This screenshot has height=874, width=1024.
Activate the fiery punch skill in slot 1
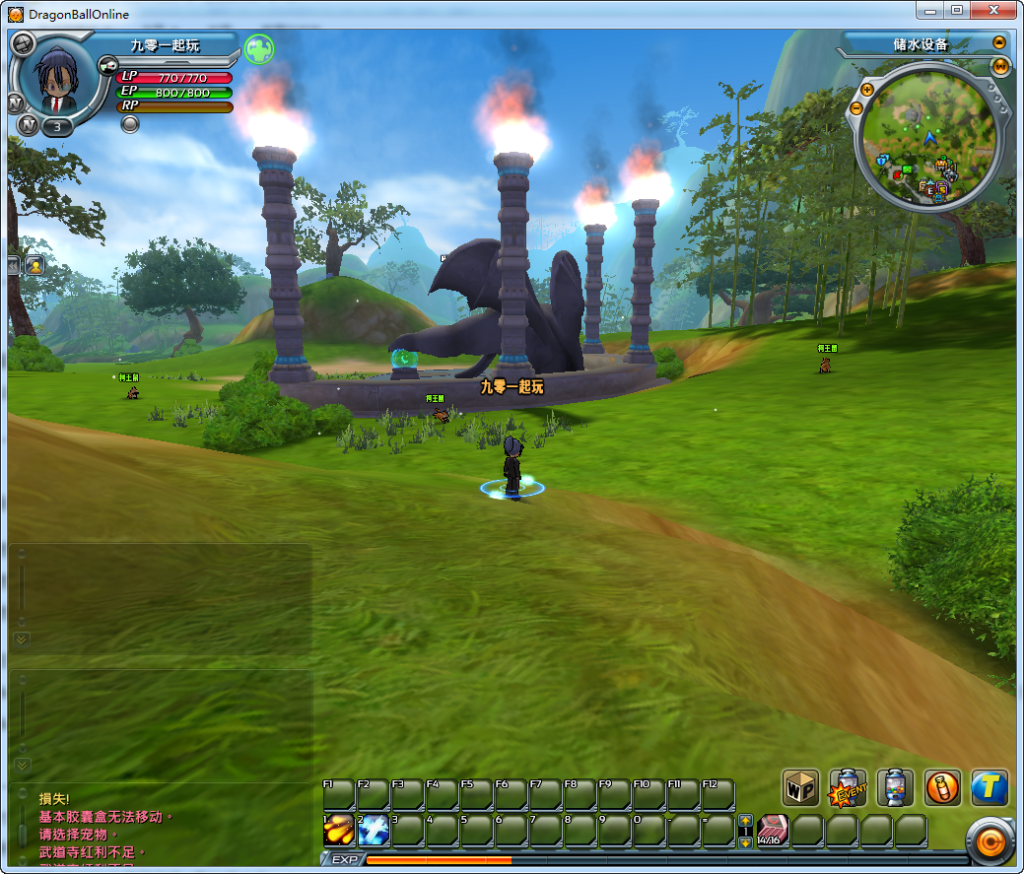coord(339,829)
